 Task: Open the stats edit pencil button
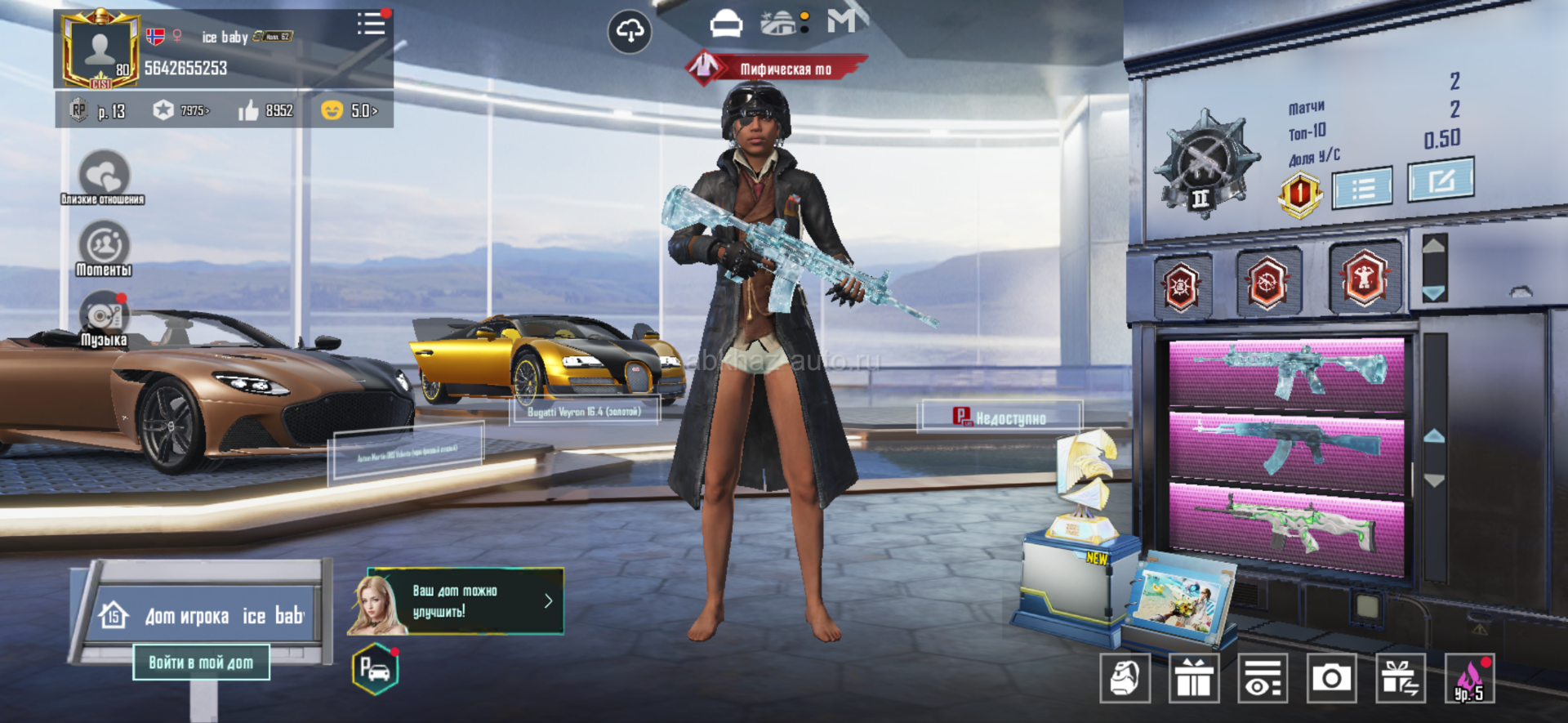[1441, 180]
